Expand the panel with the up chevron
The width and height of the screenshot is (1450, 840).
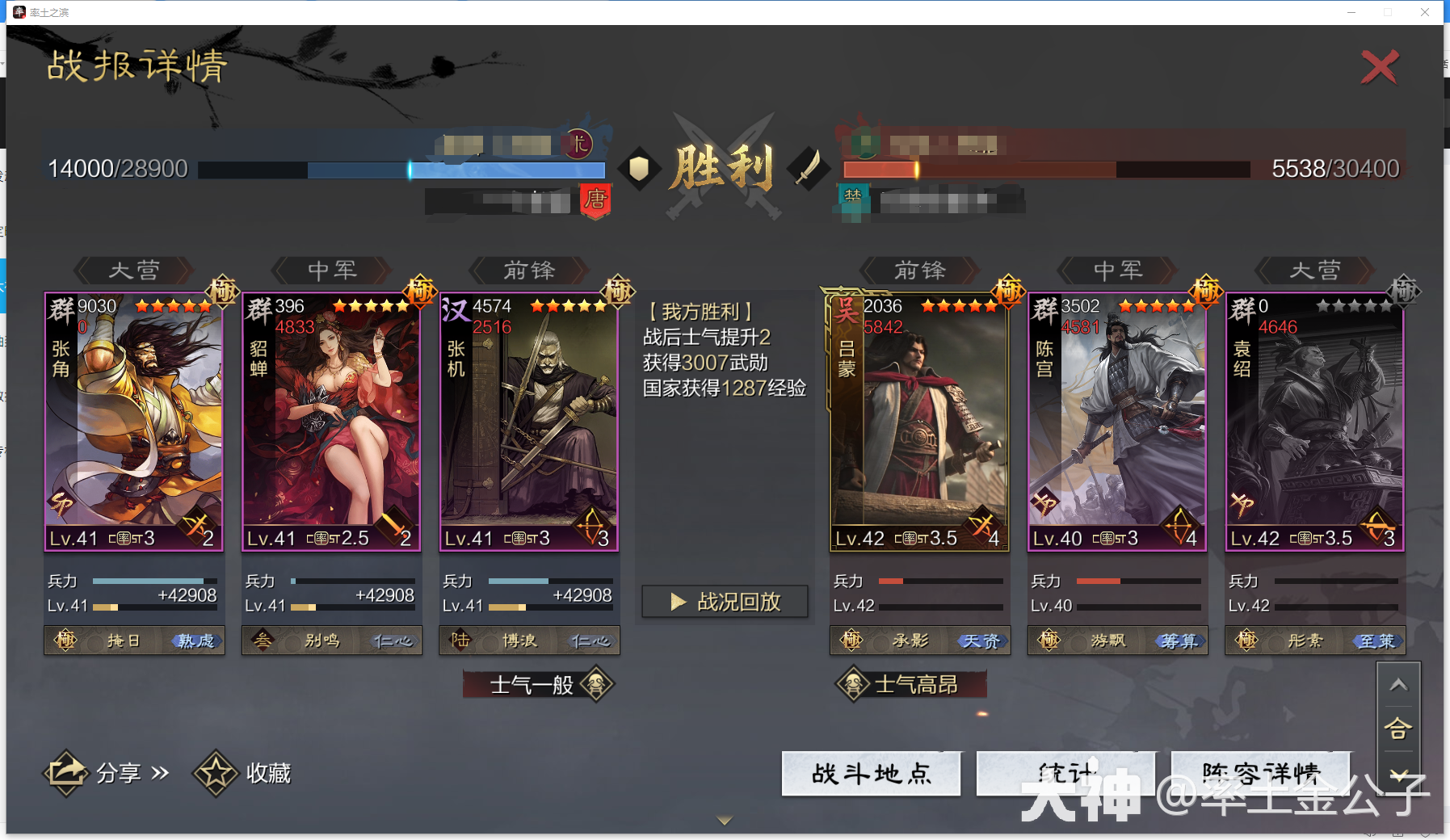1400,683
